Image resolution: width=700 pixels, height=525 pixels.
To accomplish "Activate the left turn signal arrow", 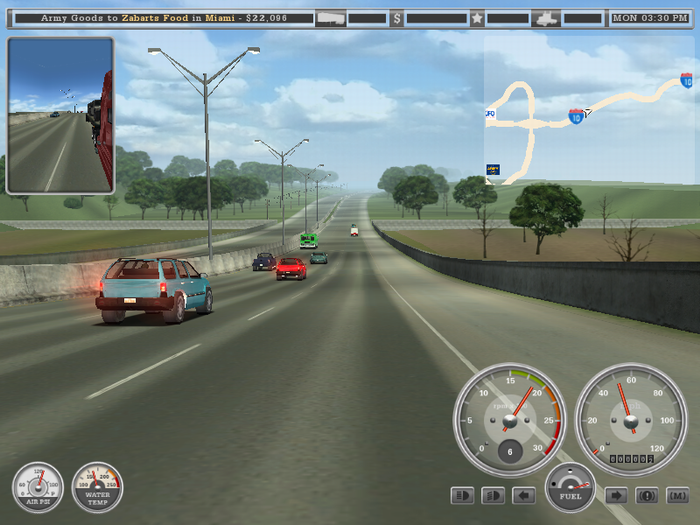I will click(524, 495).
